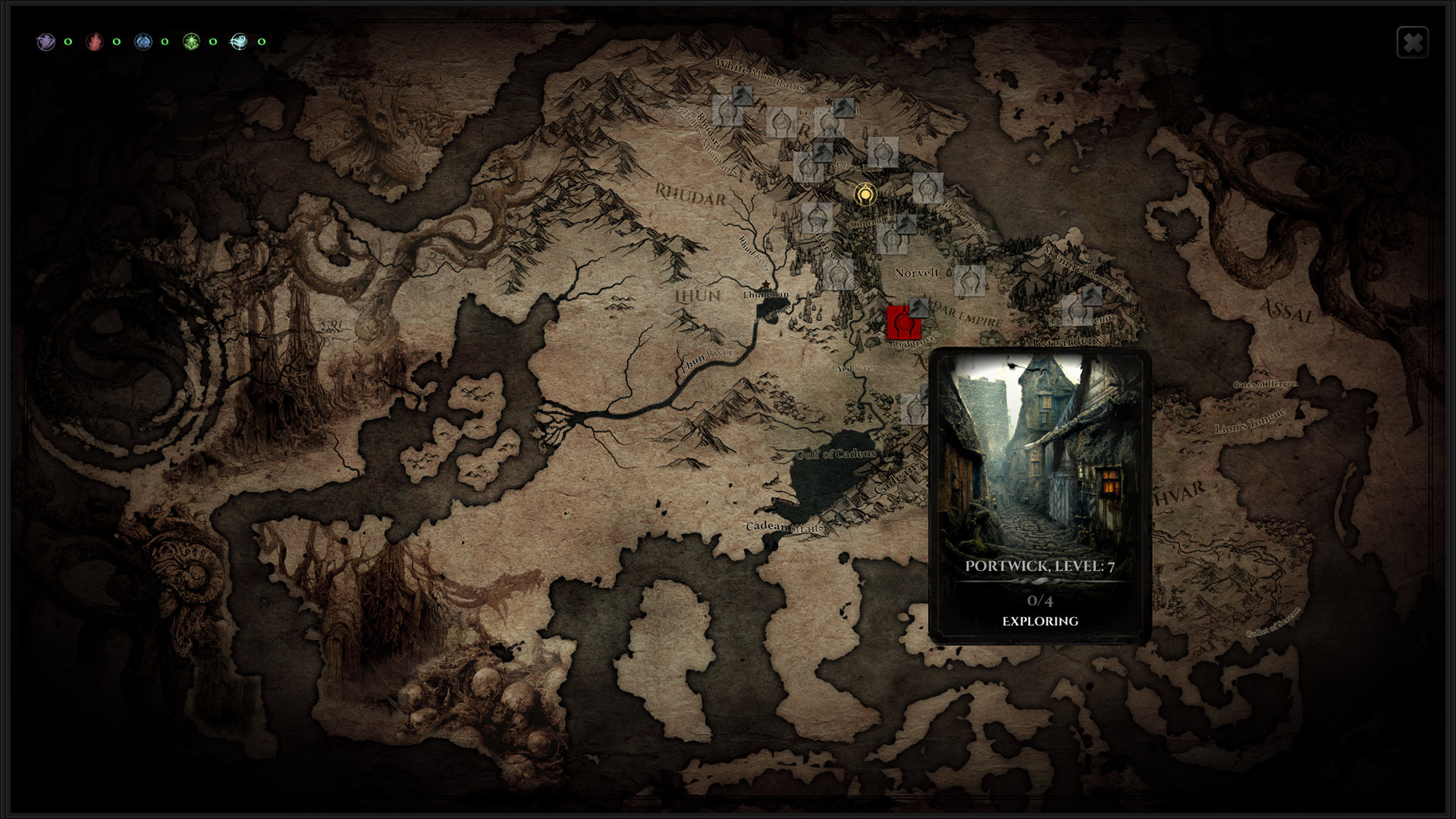Choose the grey marker right of Norvelt label
The width and height of the screenshot is (1456, 819).
pos(970,281)
